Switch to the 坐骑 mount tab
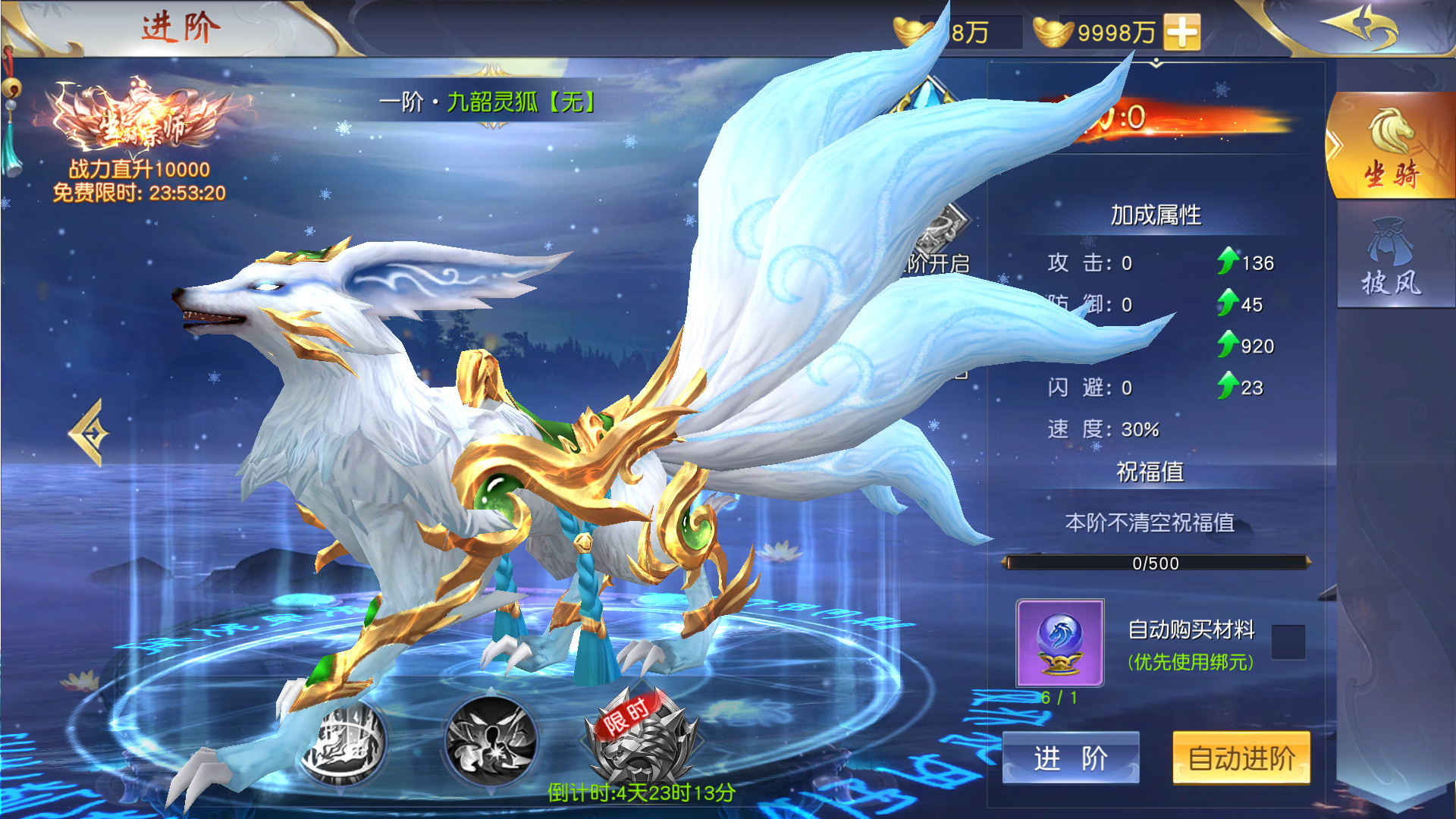This screenshot has height=819, width=1456. click(1391, 147)
